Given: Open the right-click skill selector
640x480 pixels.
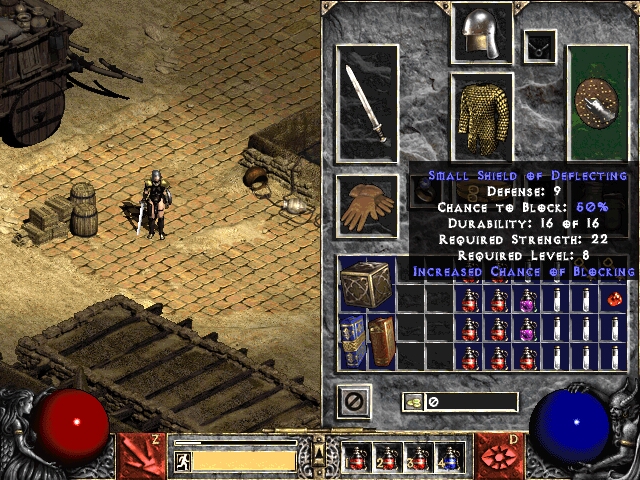Looking at the screenshot, I should point(499,452).
